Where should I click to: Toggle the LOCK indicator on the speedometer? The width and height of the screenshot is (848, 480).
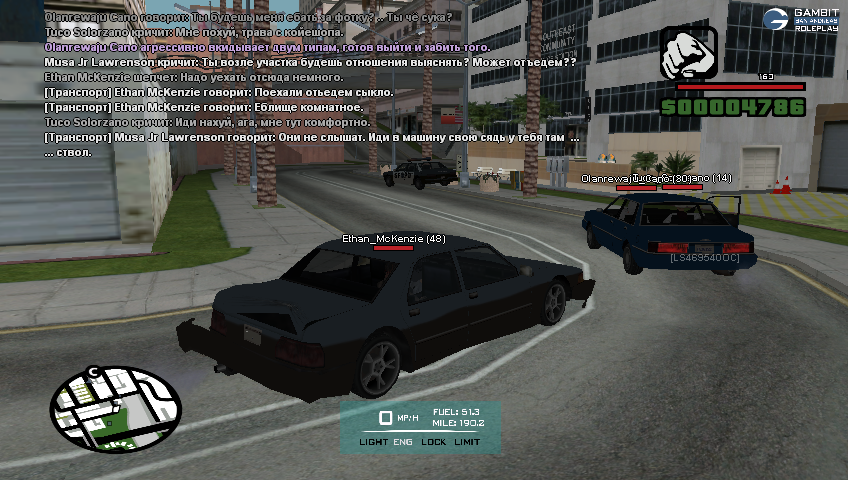434,442
